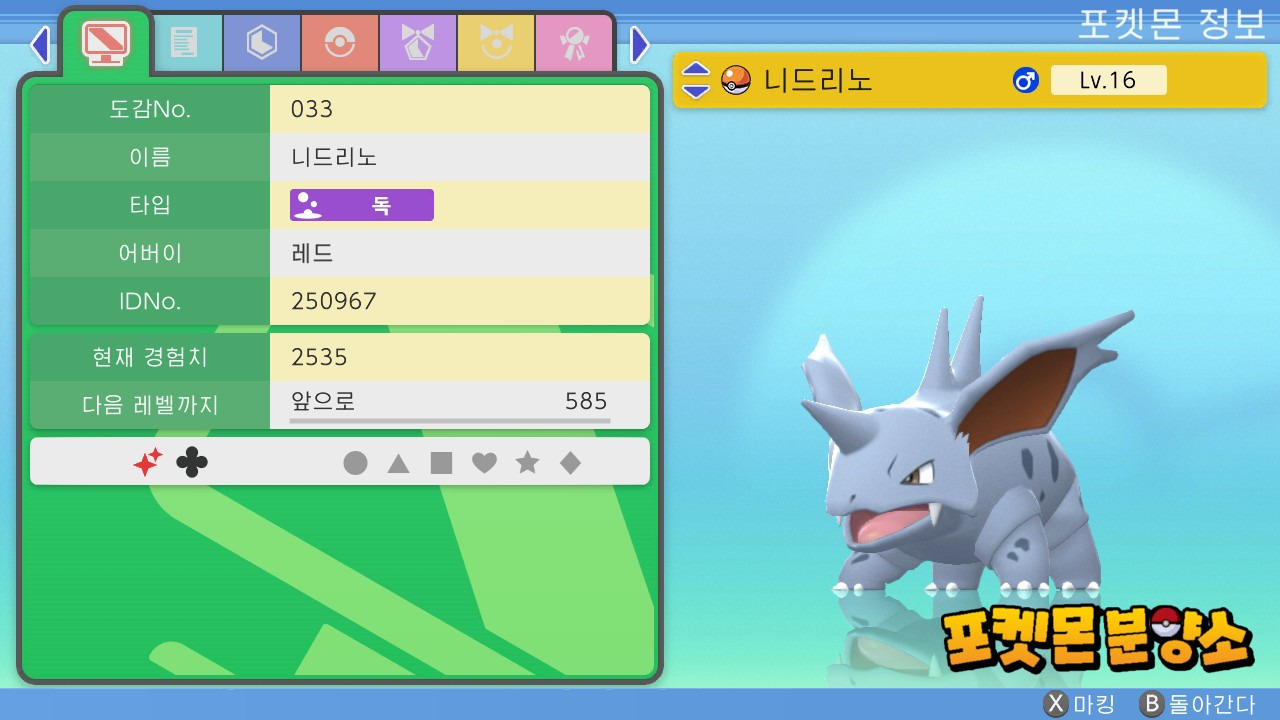The height and width of the screenshot is (720, 1280).
Task: Open the yellow bow contest tab
Action: pyautogui.click(x=496, y=42)
